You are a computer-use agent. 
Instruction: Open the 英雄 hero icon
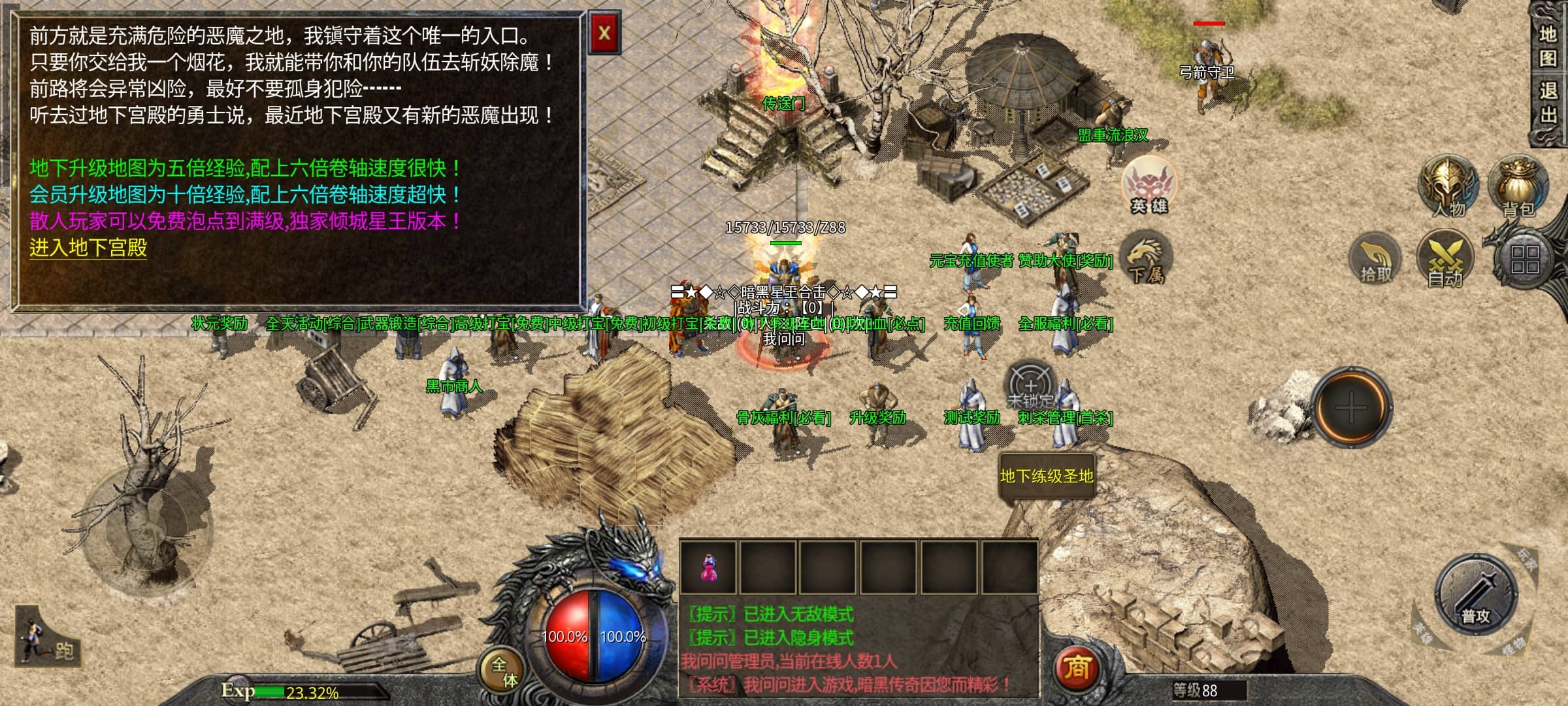click(1148, 185)
